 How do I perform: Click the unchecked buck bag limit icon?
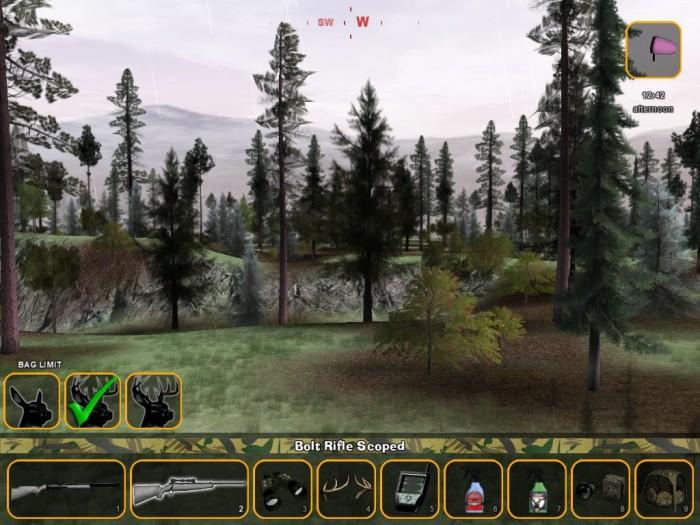(x=153, y=402)
